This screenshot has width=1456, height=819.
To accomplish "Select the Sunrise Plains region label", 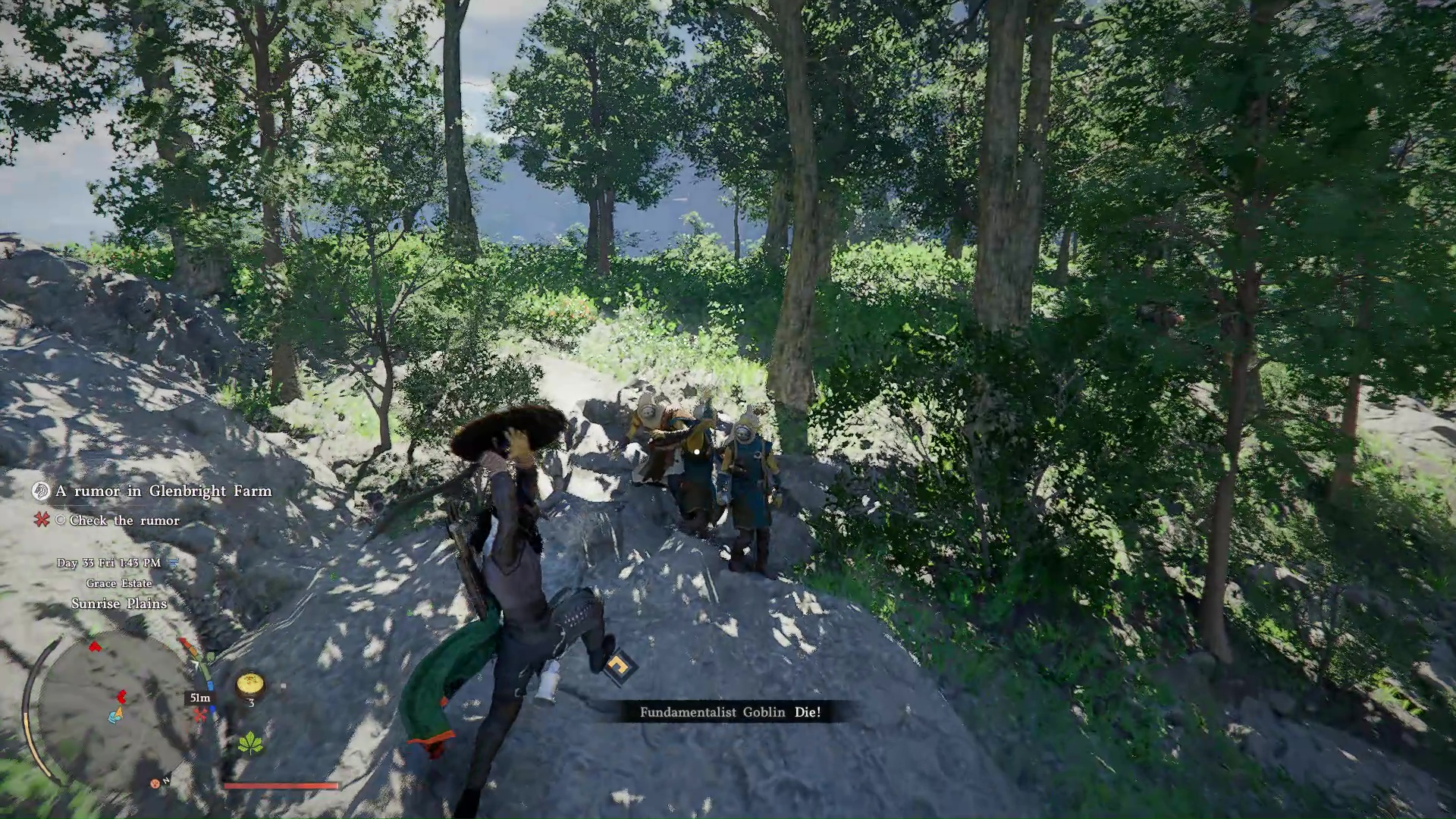I will [x=119, y=604].
